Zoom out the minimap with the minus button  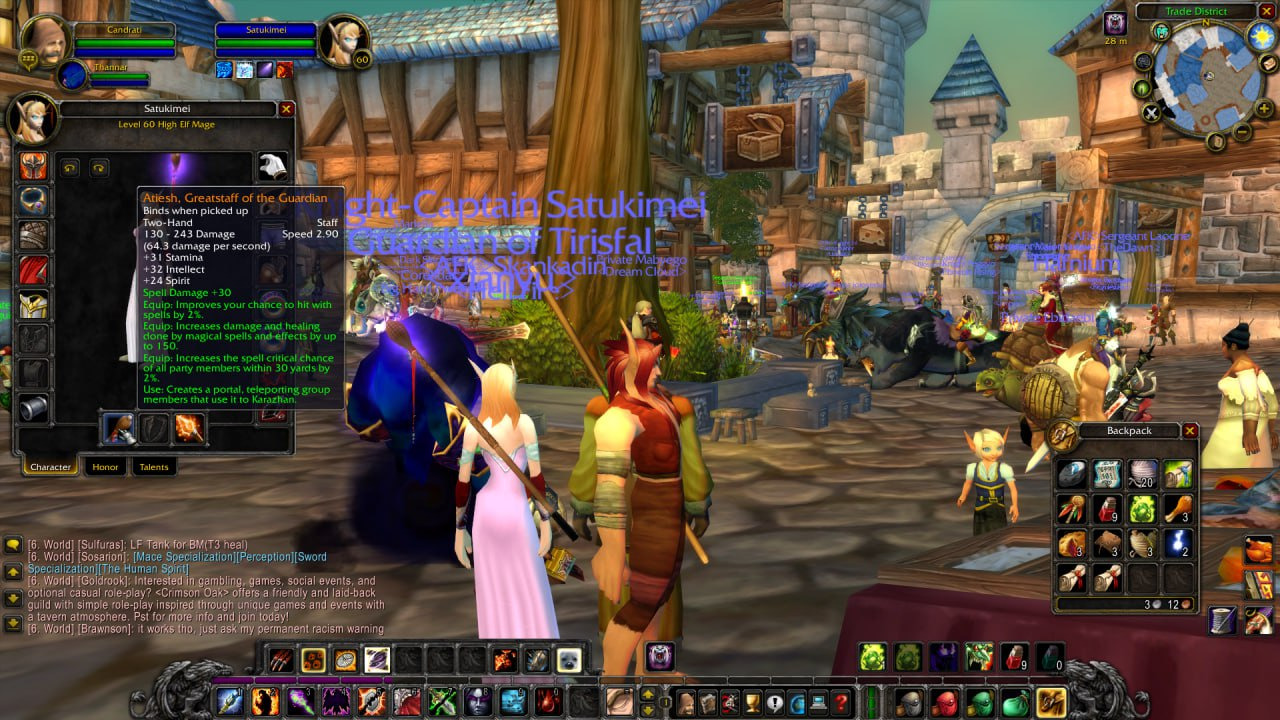tap(1241, 131)
